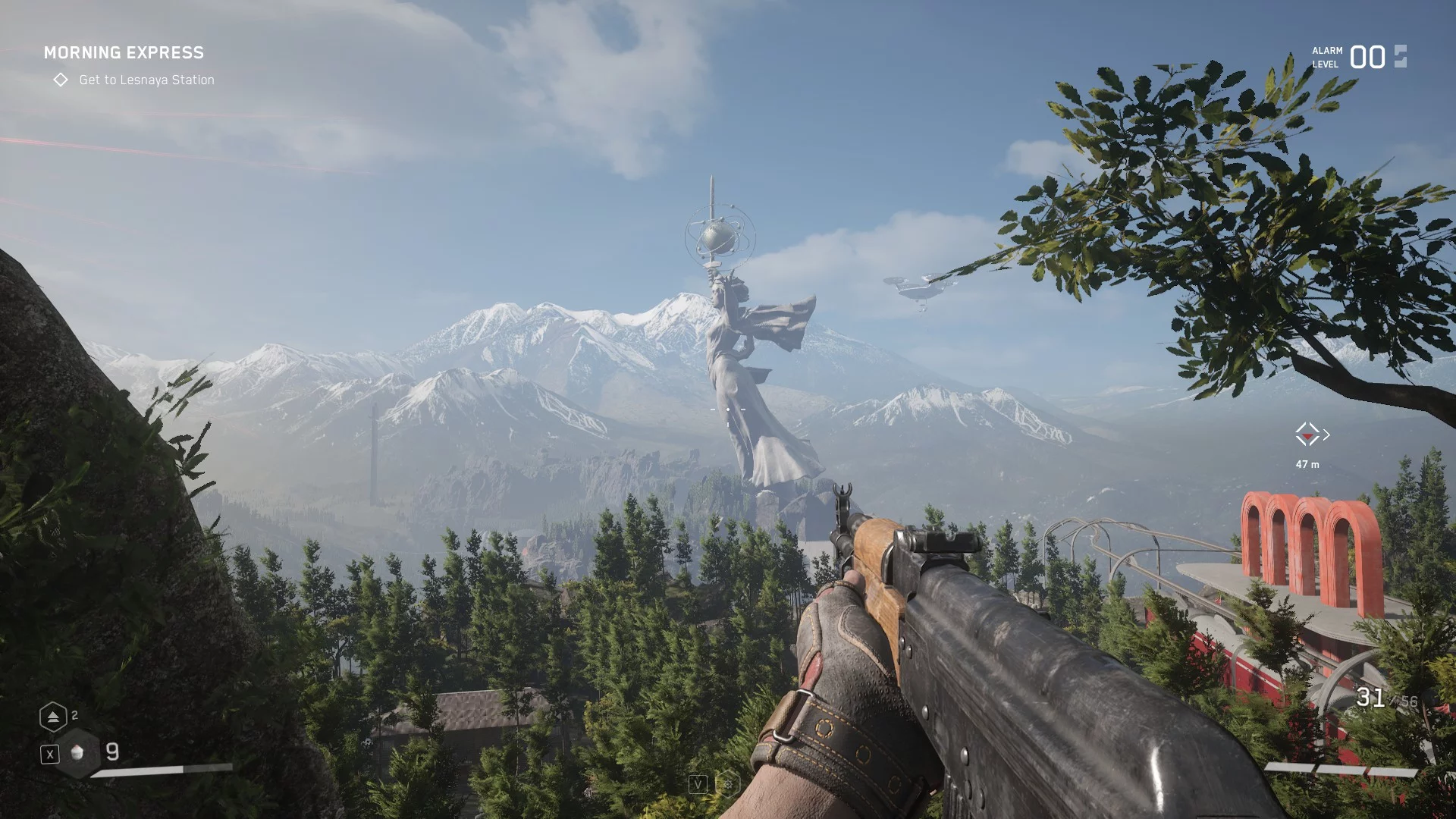Activate the gear-shaped hexagon ability icon
The height and width of the screenshot is (819, 1456).
(727, 784)
